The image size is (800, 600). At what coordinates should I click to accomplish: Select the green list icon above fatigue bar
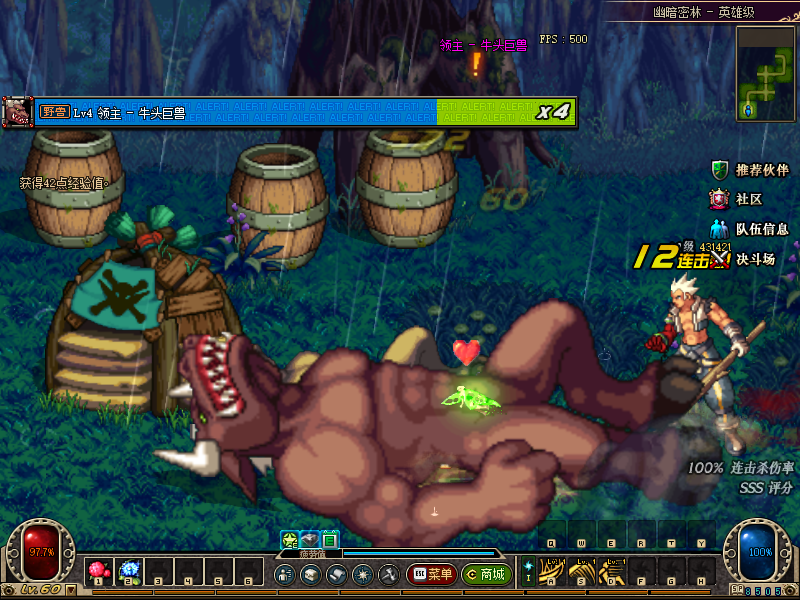tap(330, 540)
